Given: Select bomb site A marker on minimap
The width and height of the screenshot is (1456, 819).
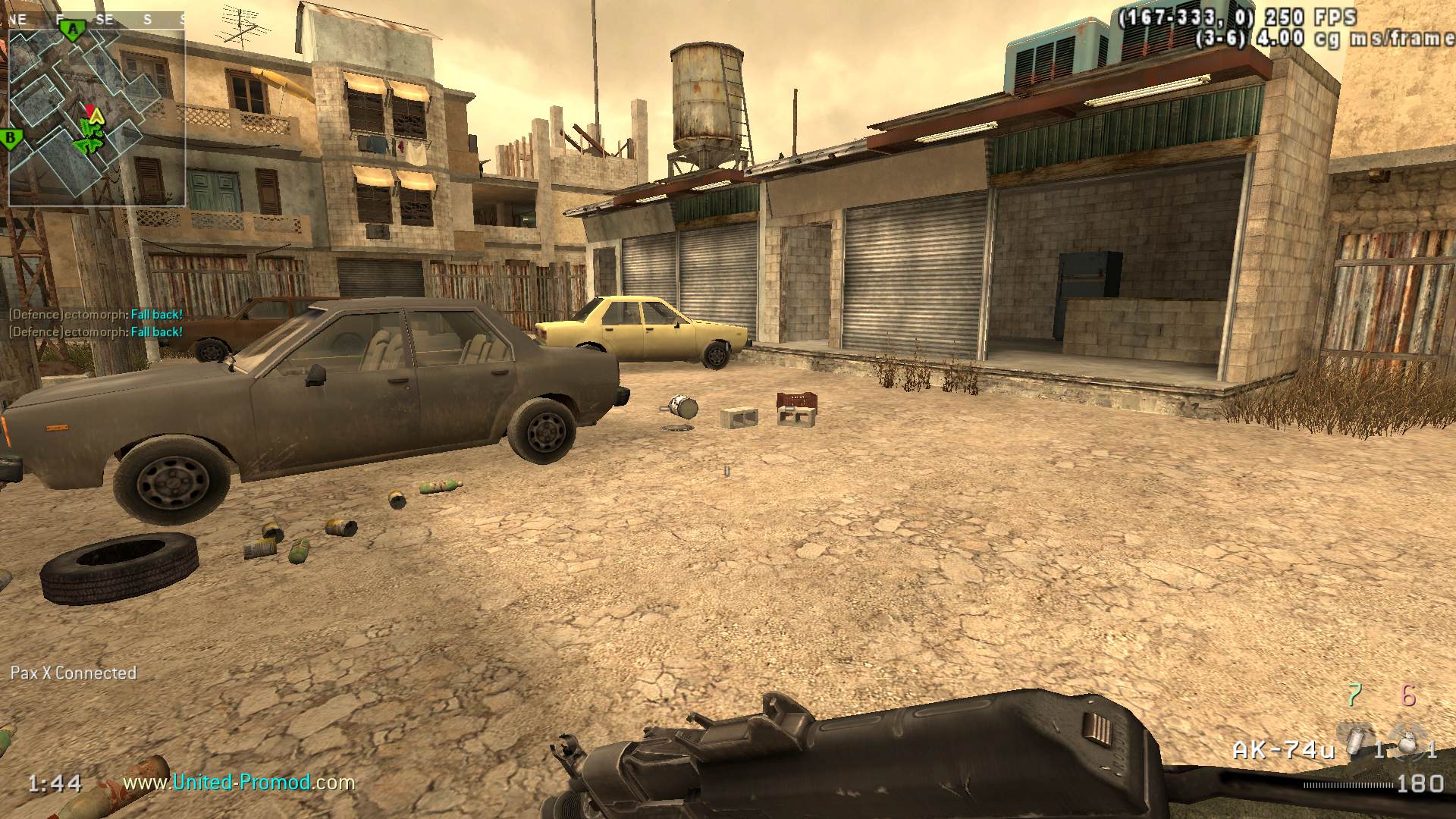Looking at the screenshot, I should click(x=73, y=30).
